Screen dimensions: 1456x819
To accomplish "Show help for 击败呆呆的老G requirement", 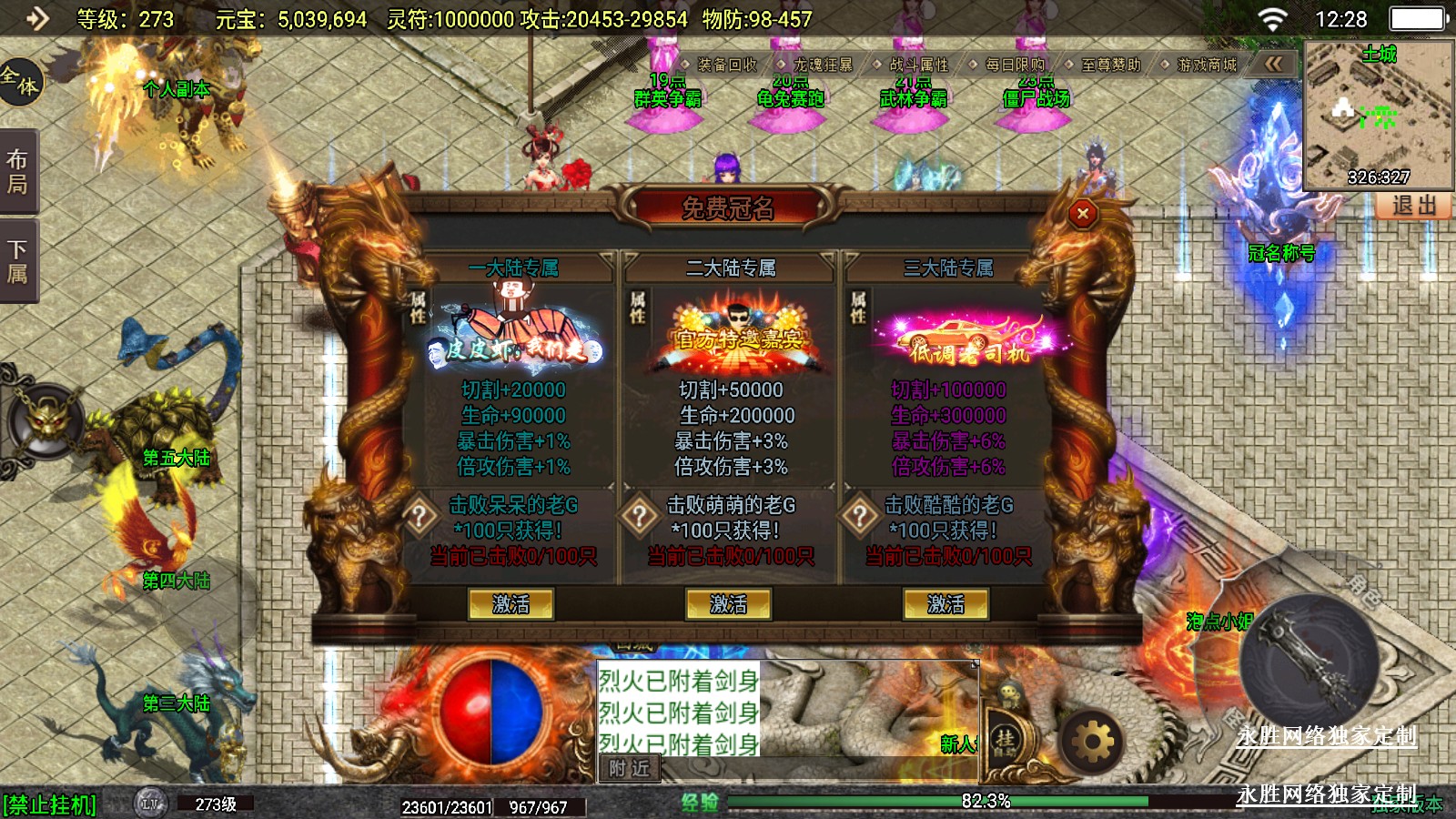I will pyautogui.click(x=420, y=517).
